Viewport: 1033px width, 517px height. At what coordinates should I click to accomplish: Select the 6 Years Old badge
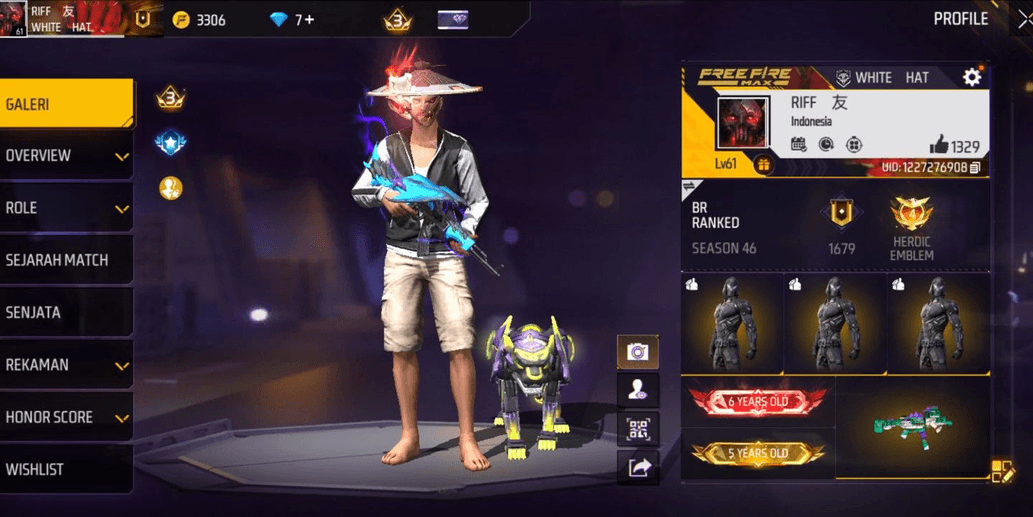(x=757, y=402)
